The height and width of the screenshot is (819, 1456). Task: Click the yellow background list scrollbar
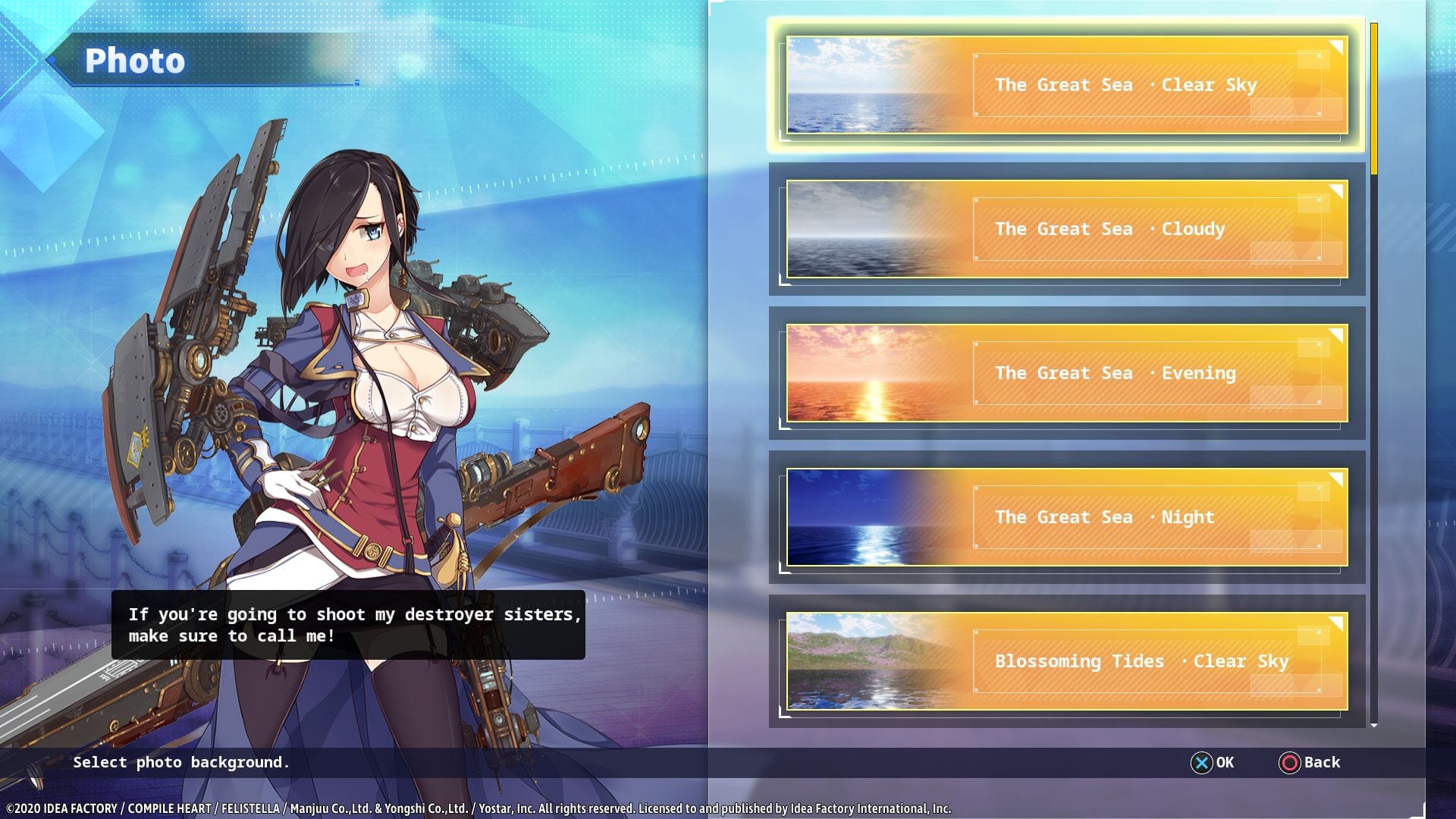tap(1373, 99)
